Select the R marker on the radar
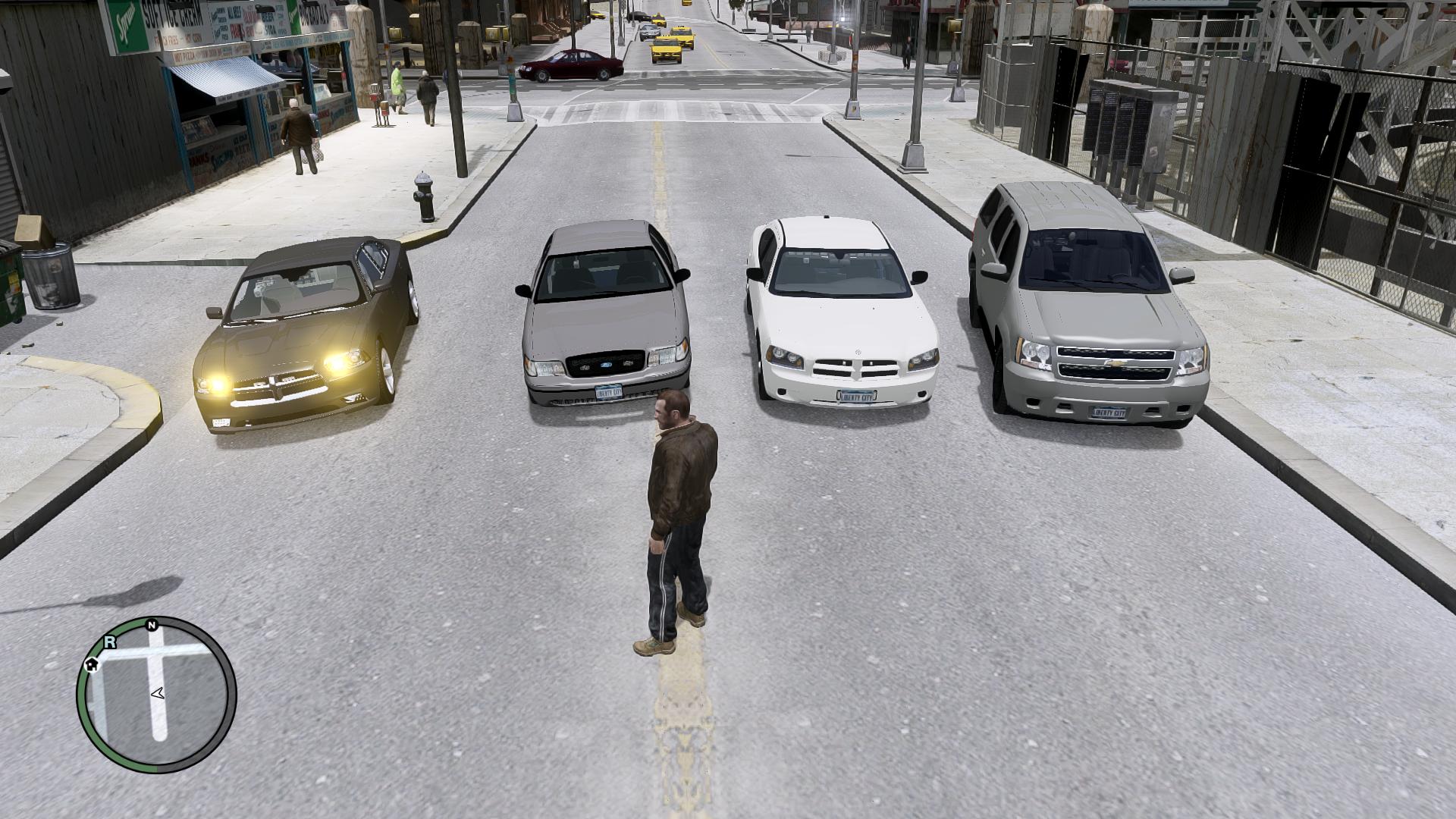The image size is (1456, 819). tap(110, 642)
